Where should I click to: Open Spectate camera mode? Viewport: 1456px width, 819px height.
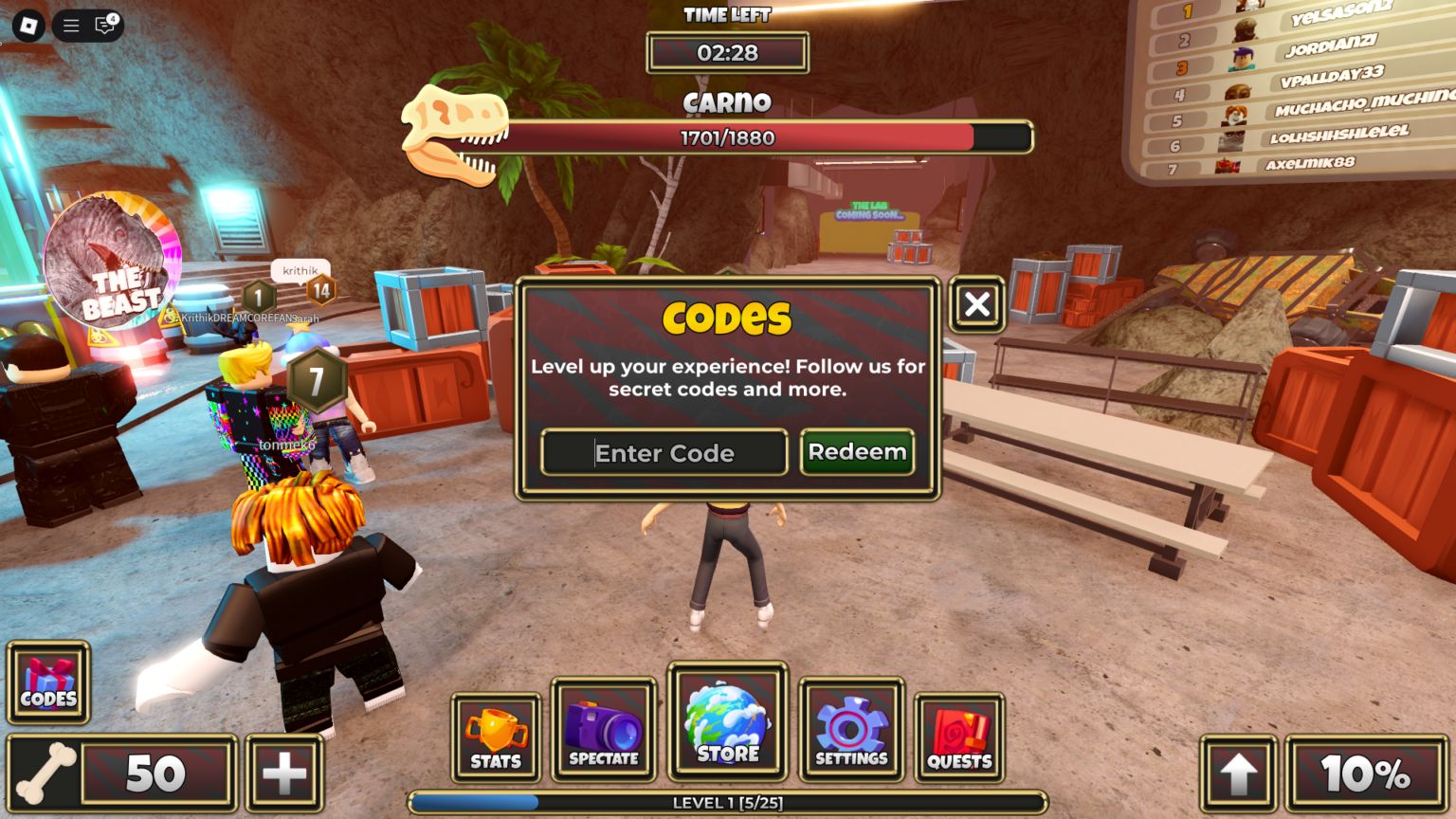point(603,728)
